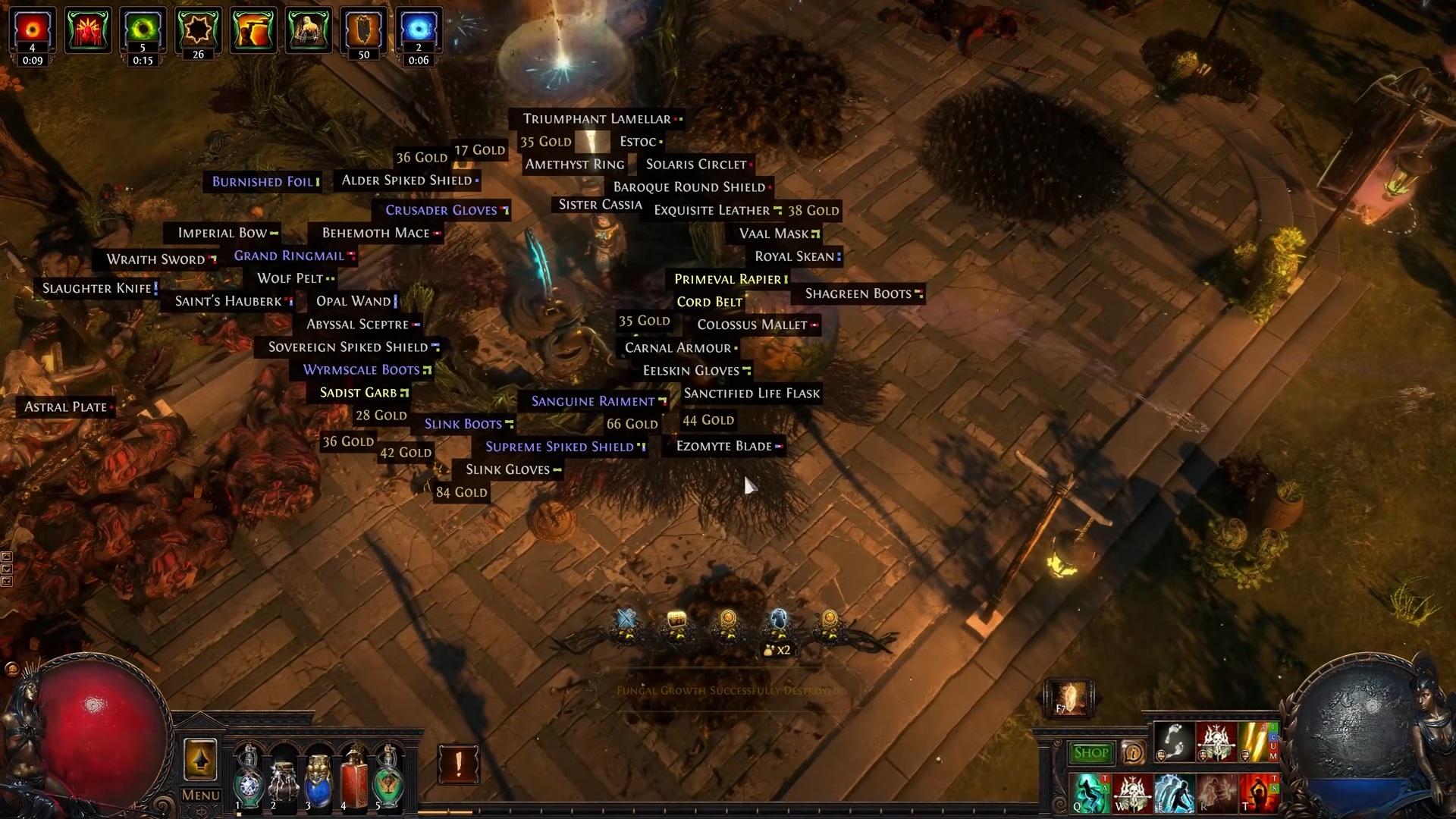1456x819 pixels.
Task: Activate the red fire skill on T
Action: [x=1259, y=792]
